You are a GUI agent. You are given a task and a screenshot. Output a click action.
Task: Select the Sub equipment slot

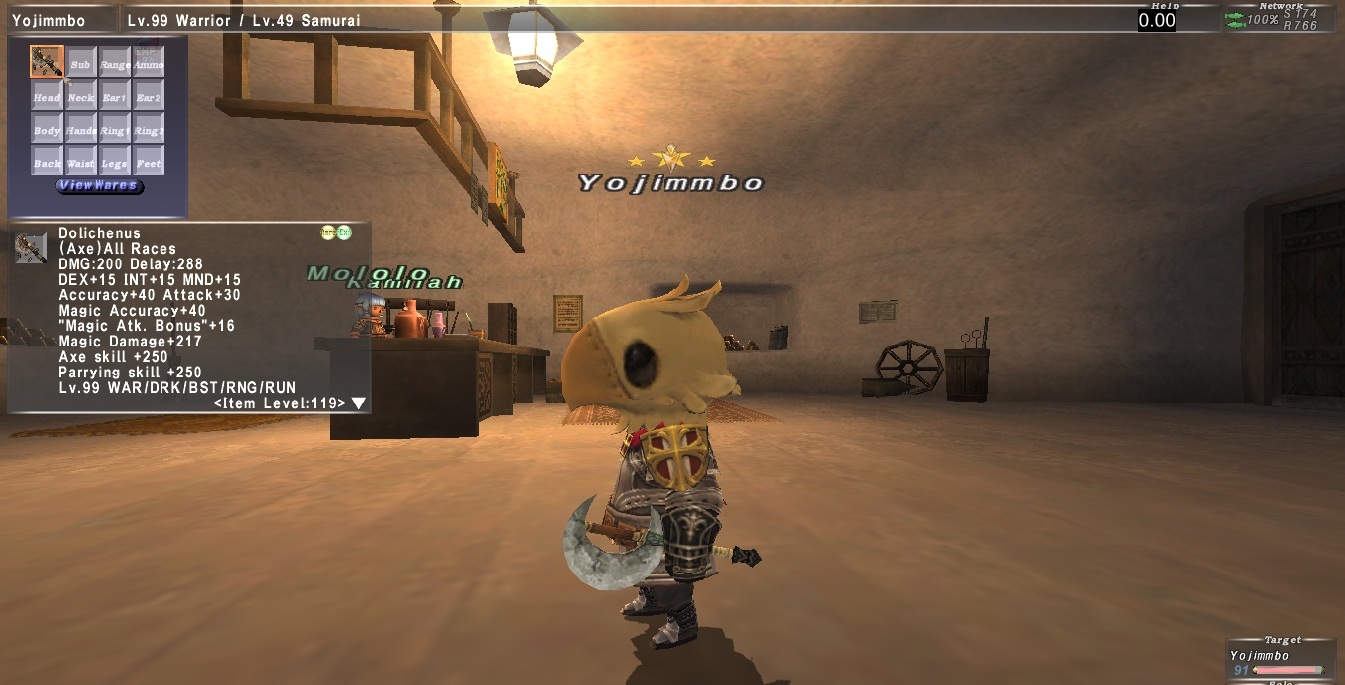point(81,62)
